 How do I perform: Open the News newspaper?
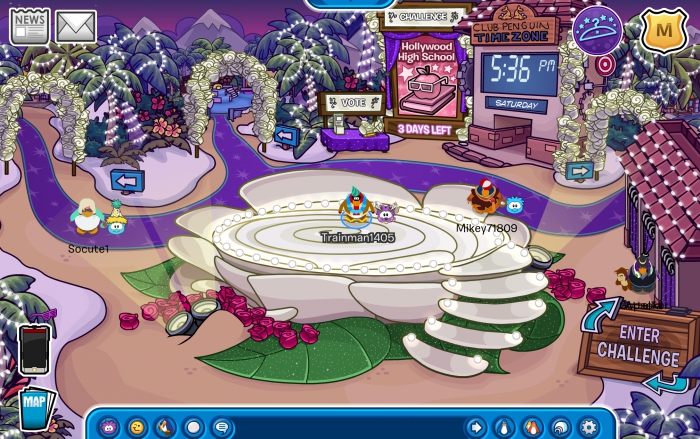click(x=29, y=26)
